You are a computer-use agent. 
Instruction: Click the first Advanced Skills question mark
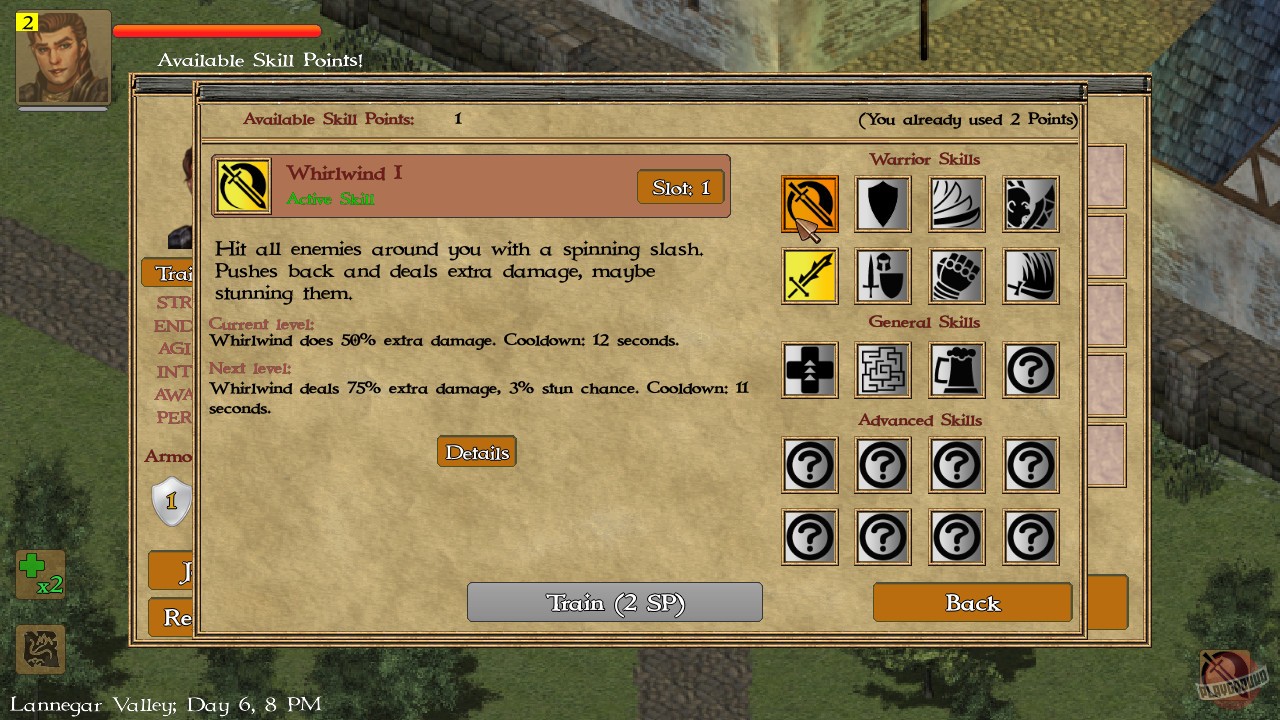809,465
